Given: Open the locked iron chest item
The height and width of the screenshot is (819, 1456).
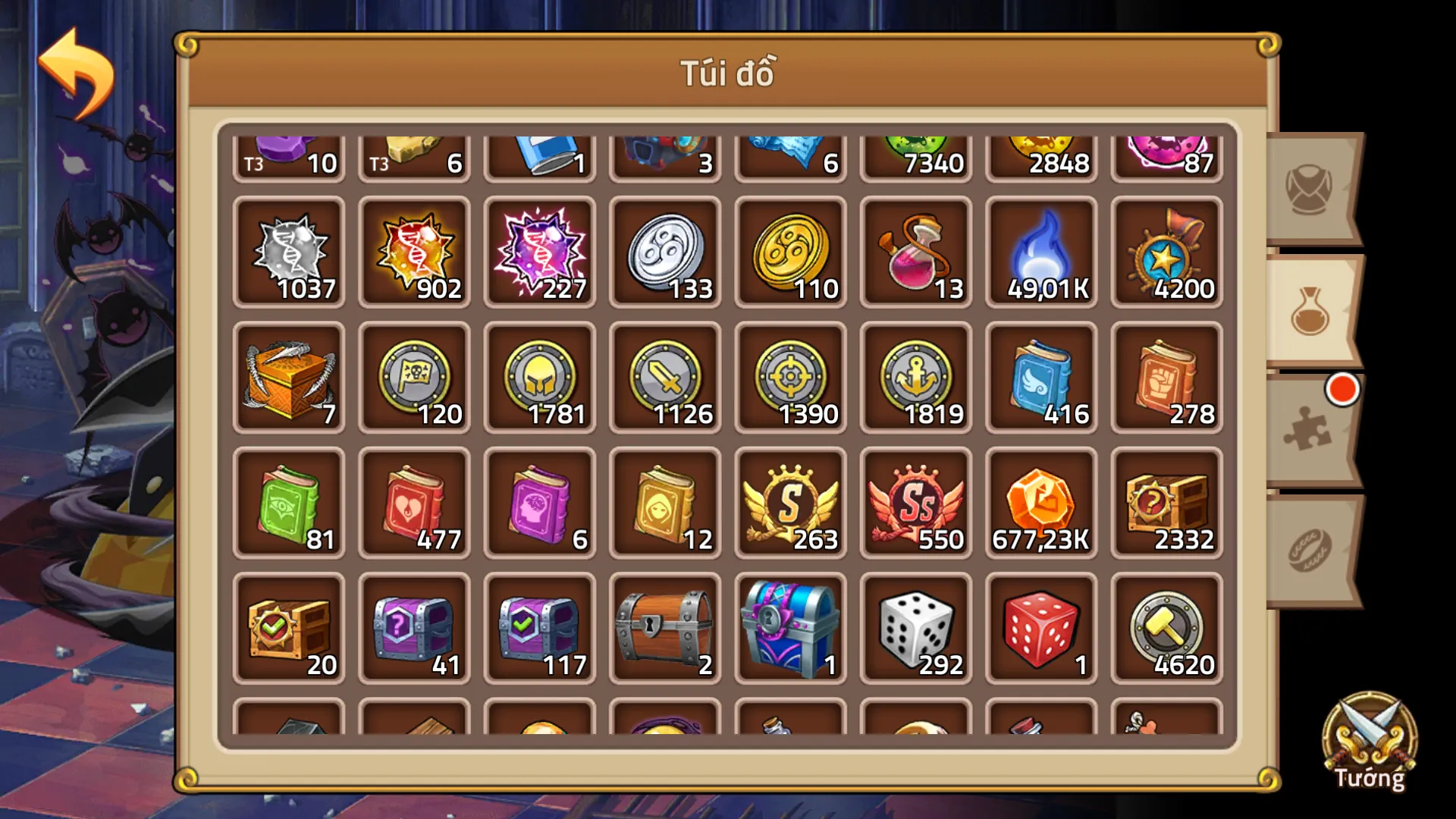Looking at the screenshot, I should click(x=665, y=626).
